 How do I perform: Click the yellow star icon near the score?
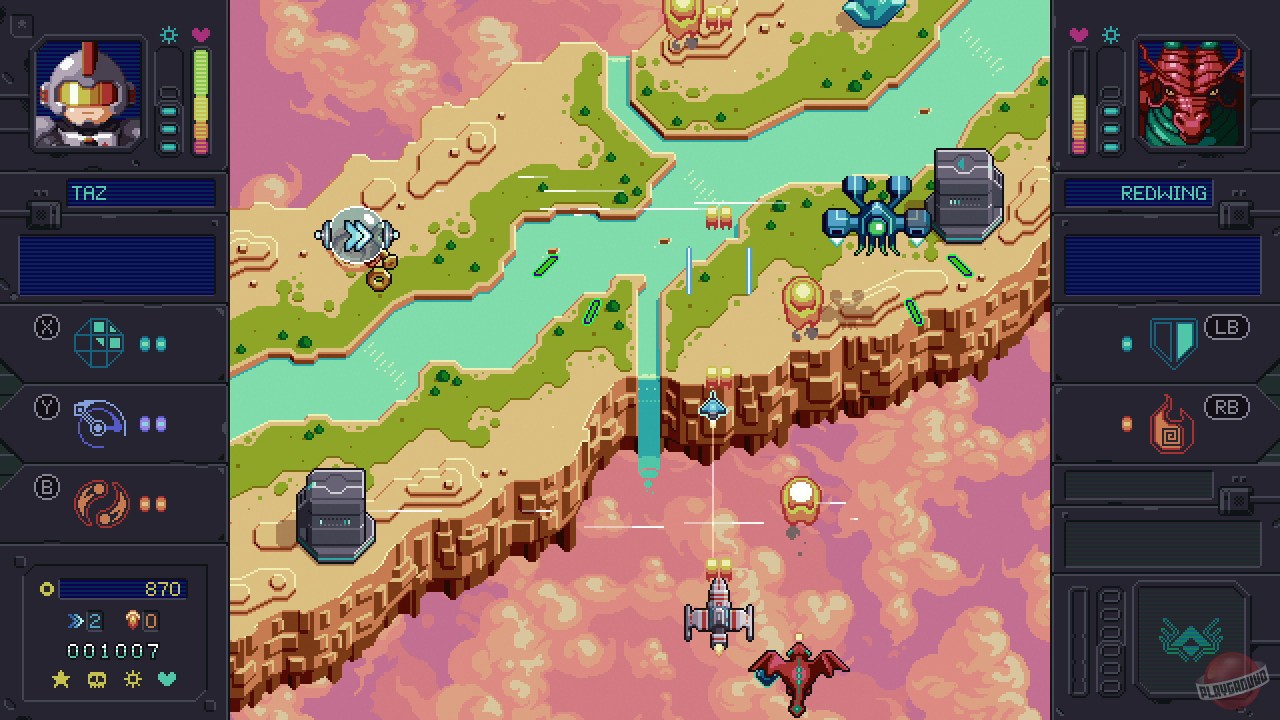60,679
